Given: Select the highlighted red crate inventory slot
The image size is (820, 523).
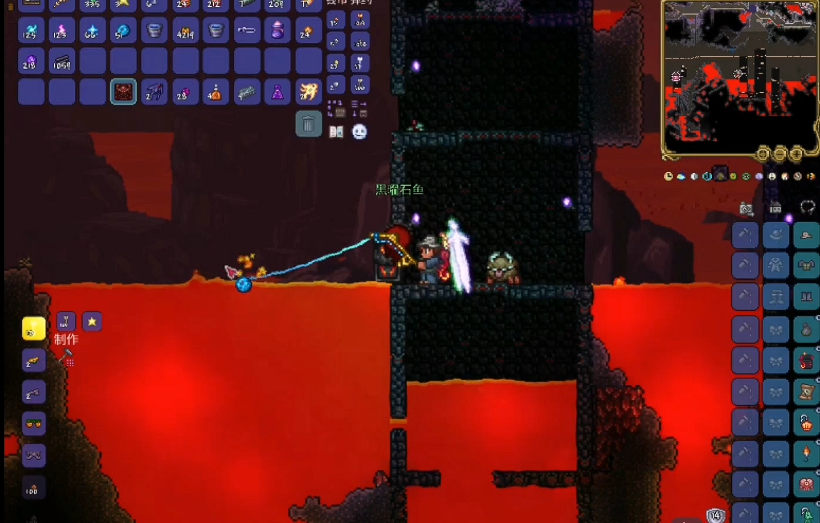Looking at the screenshot, I should [x=123, y=92].
